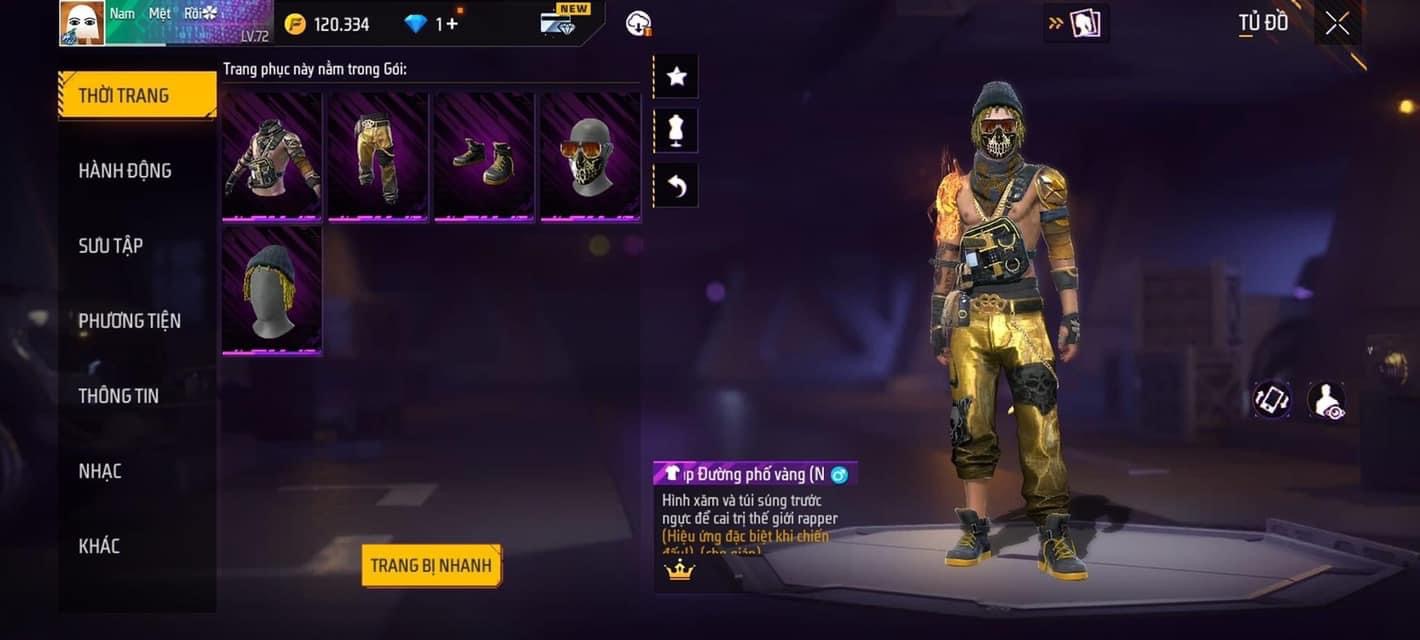Screen dimensions: 1420x640
Task: Click the TRANG BỊ NHANH button
Action: point(431,566)
